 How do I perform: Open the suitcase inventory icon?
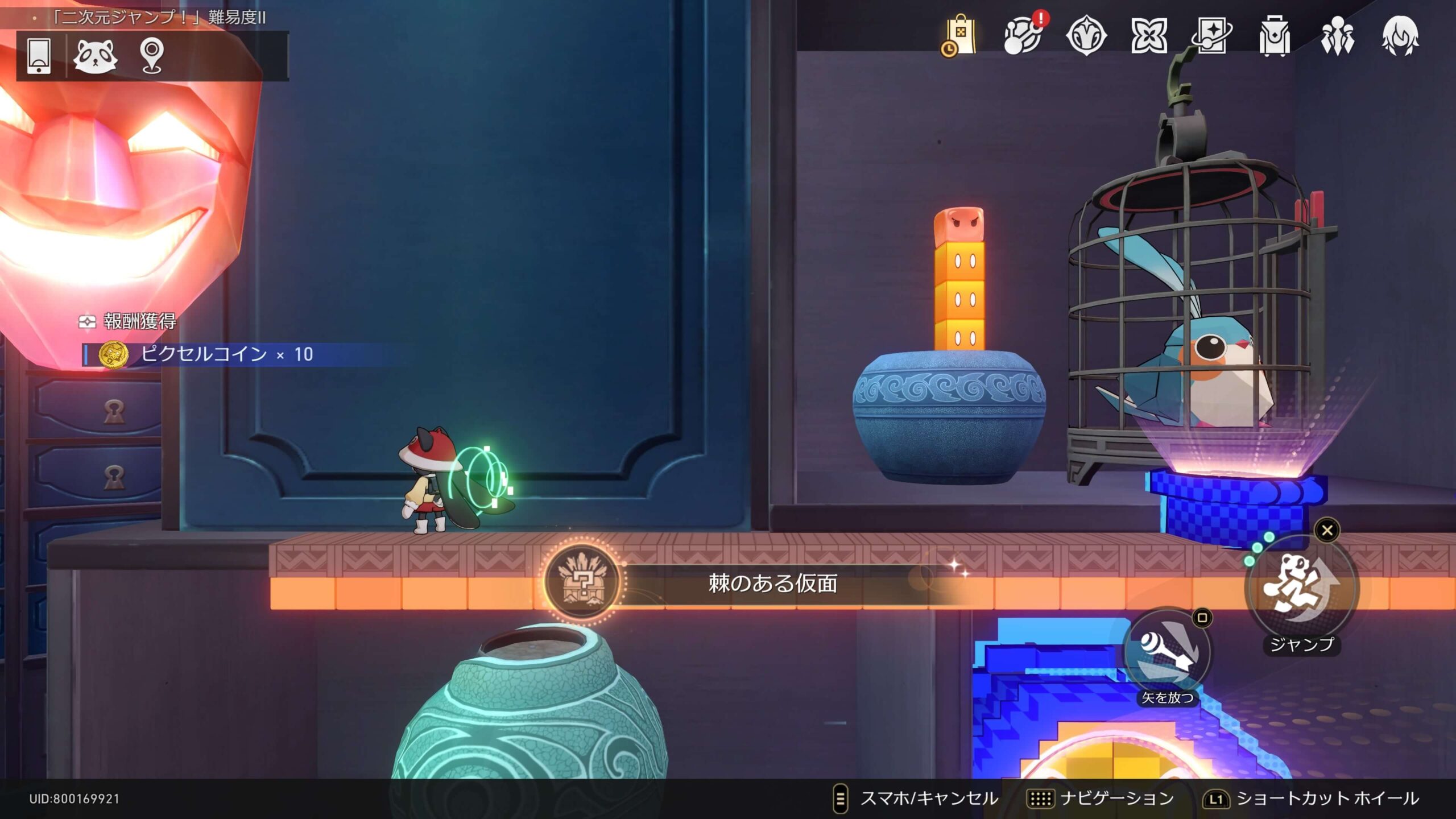click(x=1274, y=35)
